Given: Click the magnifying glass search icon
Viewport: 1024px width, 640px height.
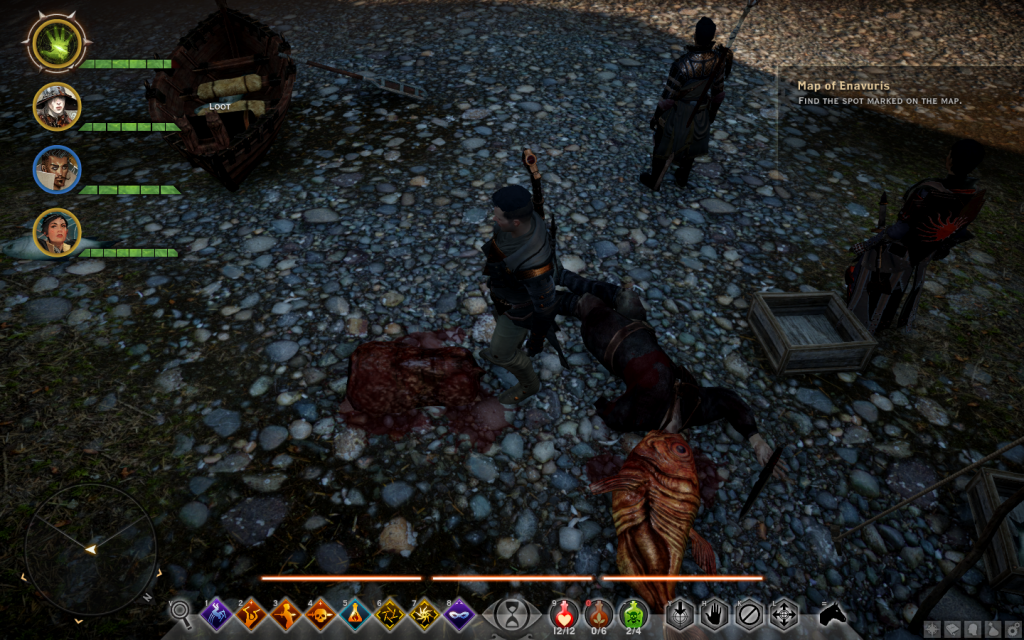Looking at the screenshot, I should click(180, 611).
